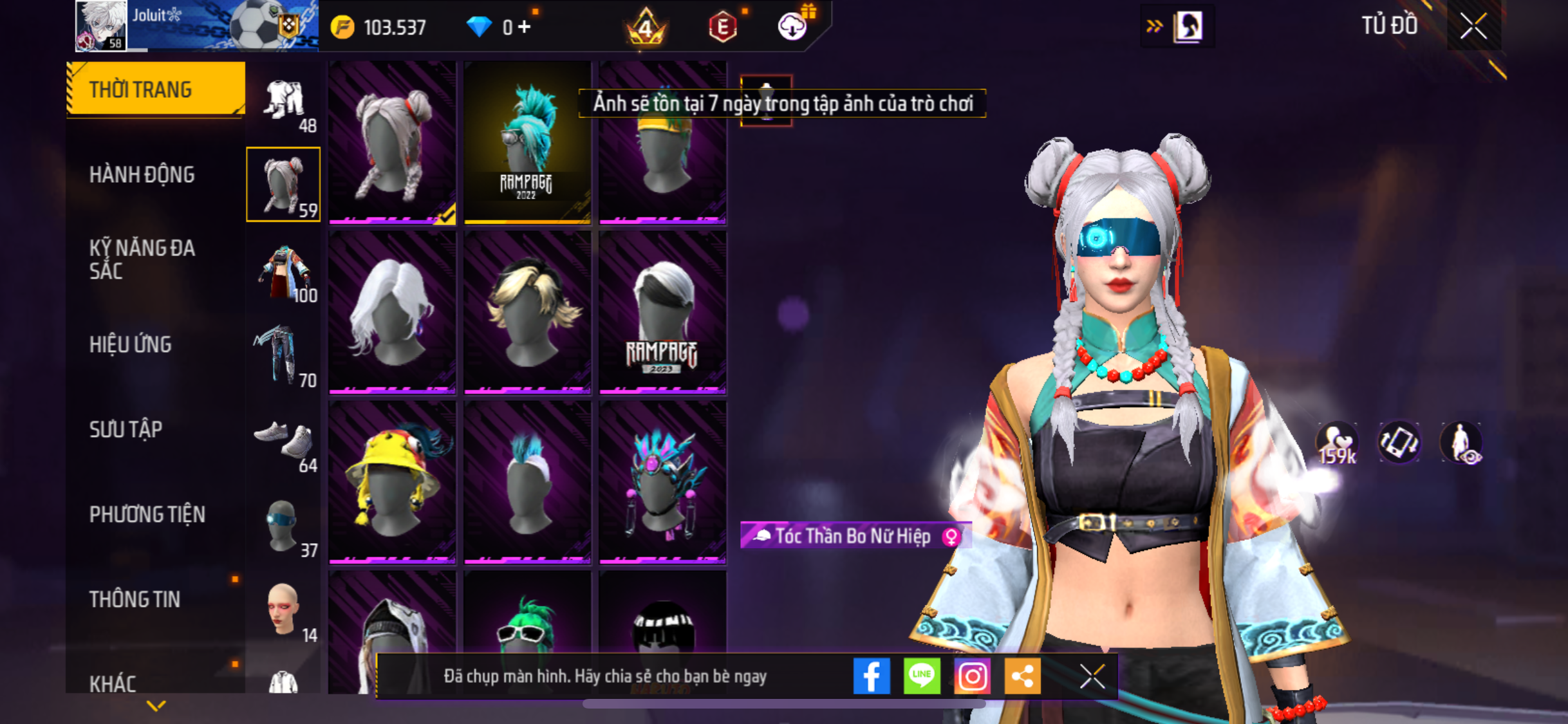Click the player profile avatar
Viewport: 1568px width, 724px height.
coord(101,26)
